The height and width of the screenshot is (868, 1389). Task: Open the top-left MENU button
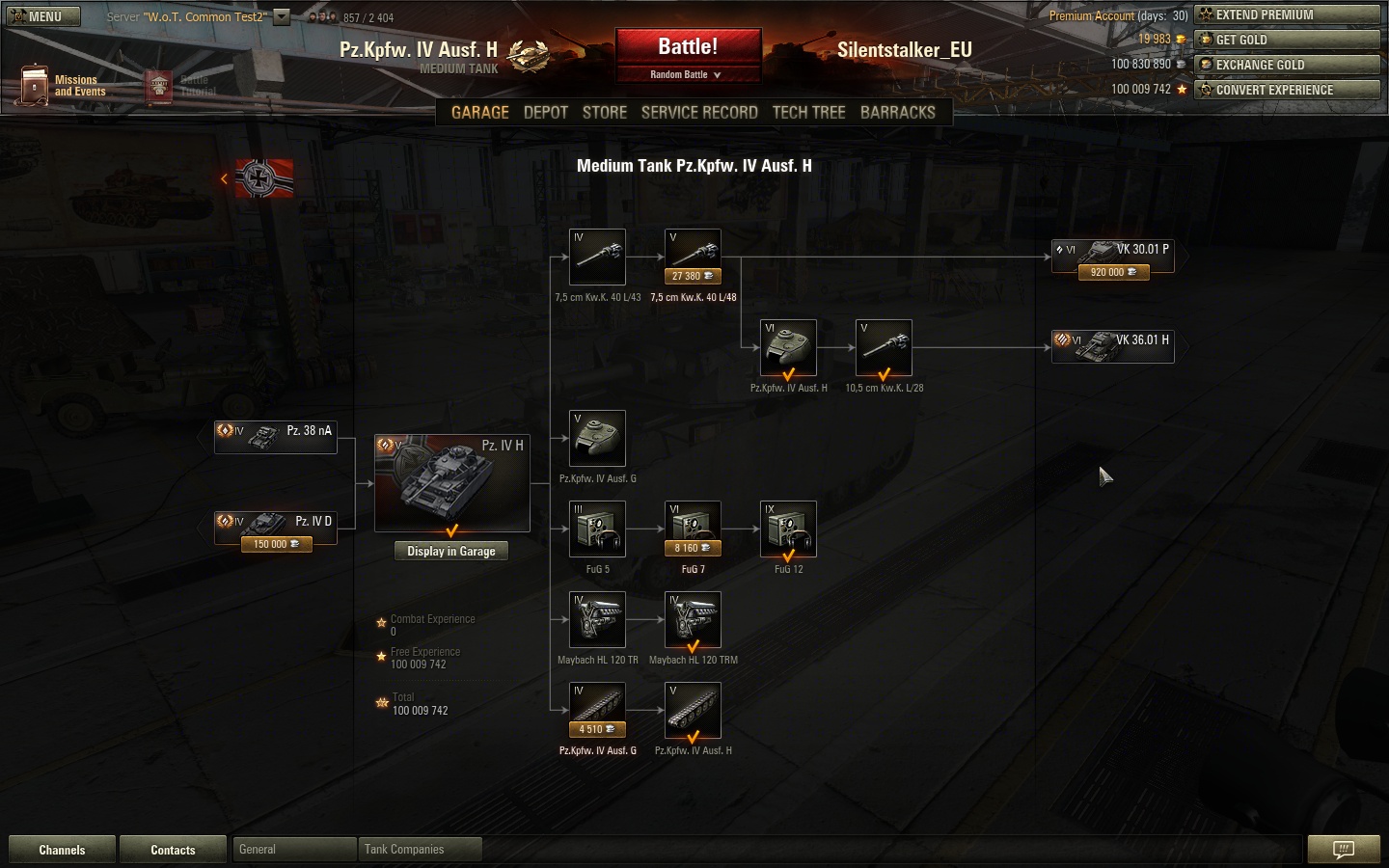pos(43,16)
